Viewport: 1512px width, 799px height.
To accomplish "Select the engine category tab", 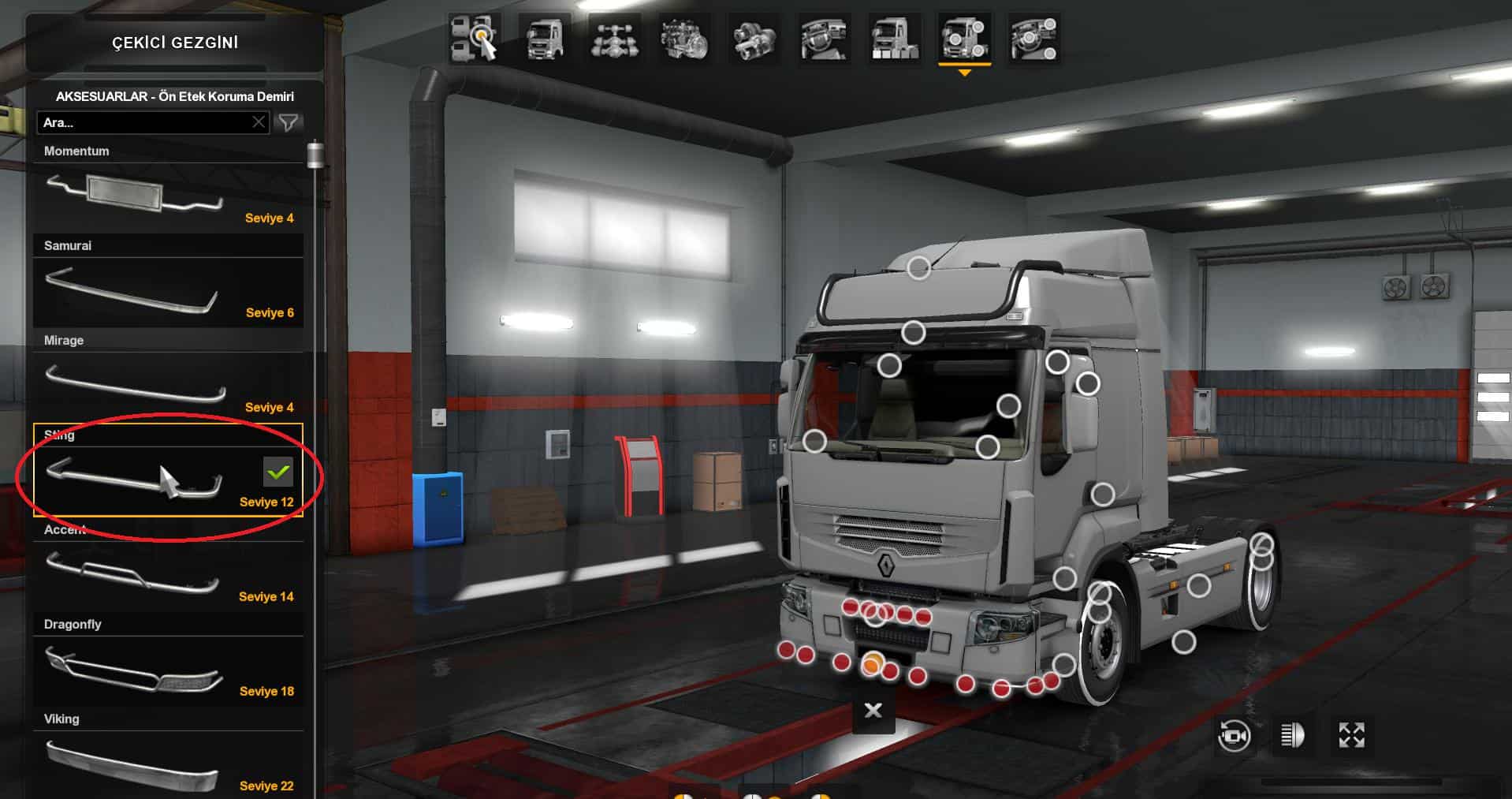I will (x=683, y=39).
